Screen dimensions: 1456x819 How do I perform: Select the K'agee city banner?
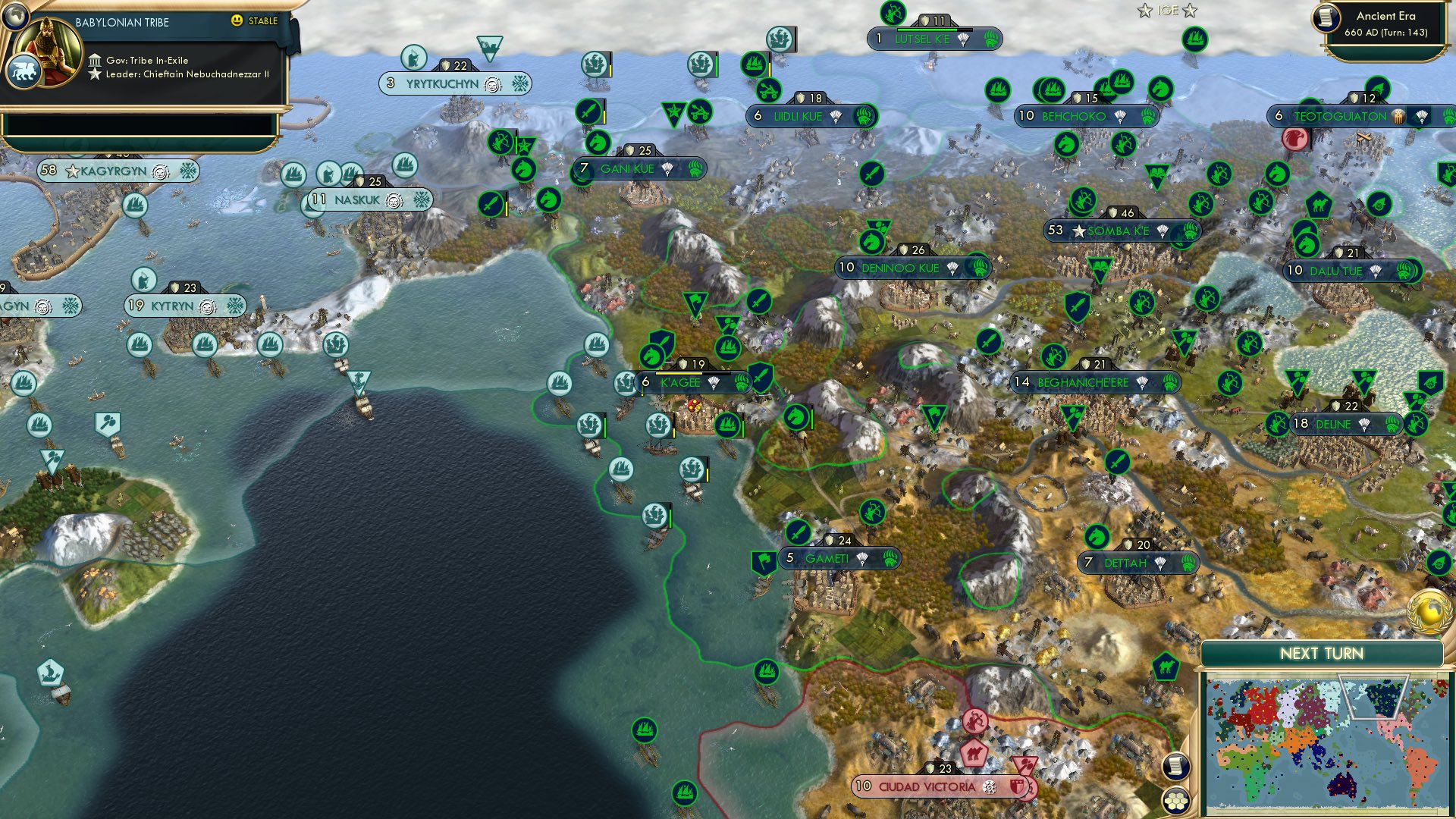(x=680, y=383)
